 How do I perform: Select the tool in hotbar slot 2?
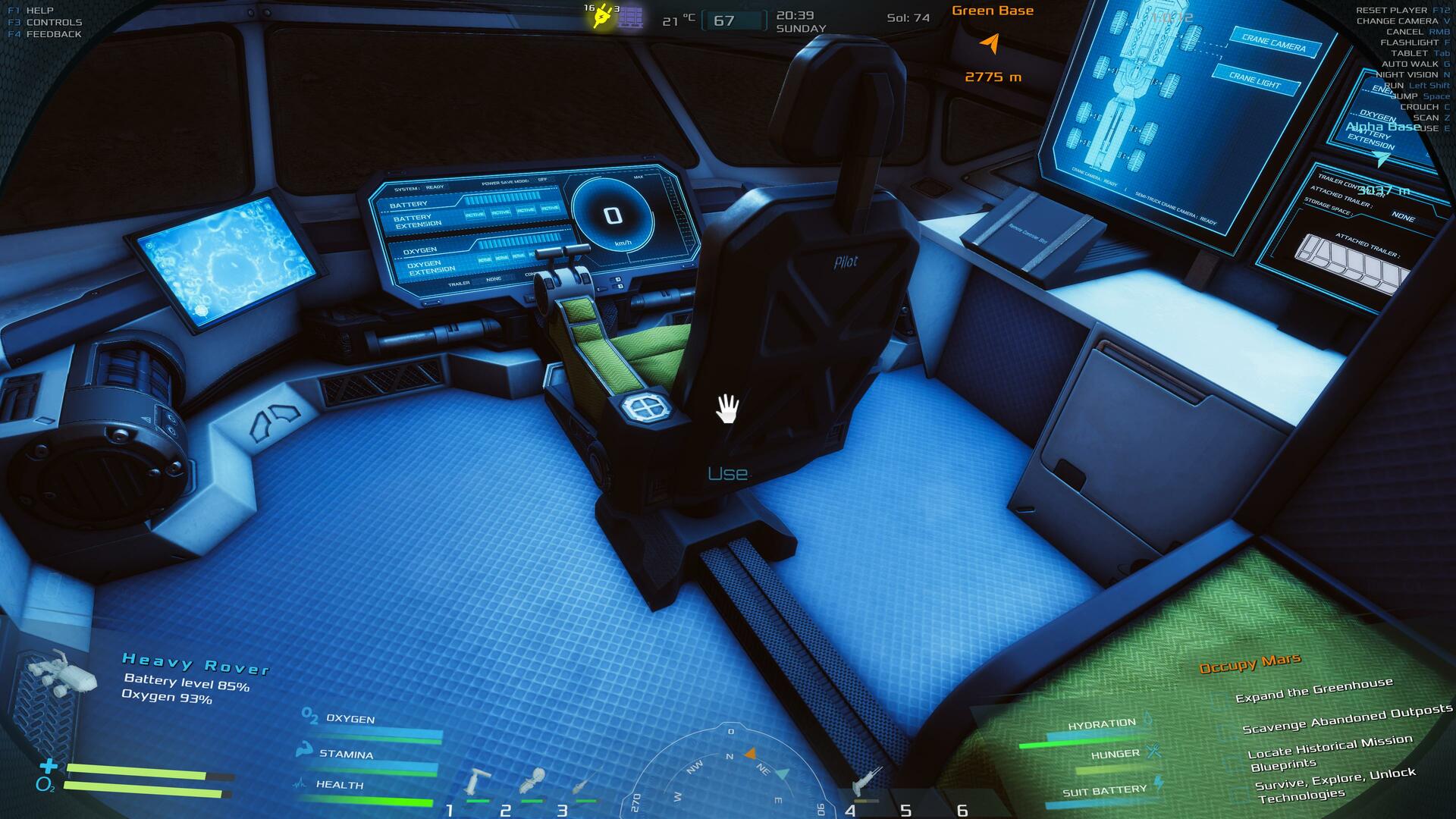pos(532,782)
